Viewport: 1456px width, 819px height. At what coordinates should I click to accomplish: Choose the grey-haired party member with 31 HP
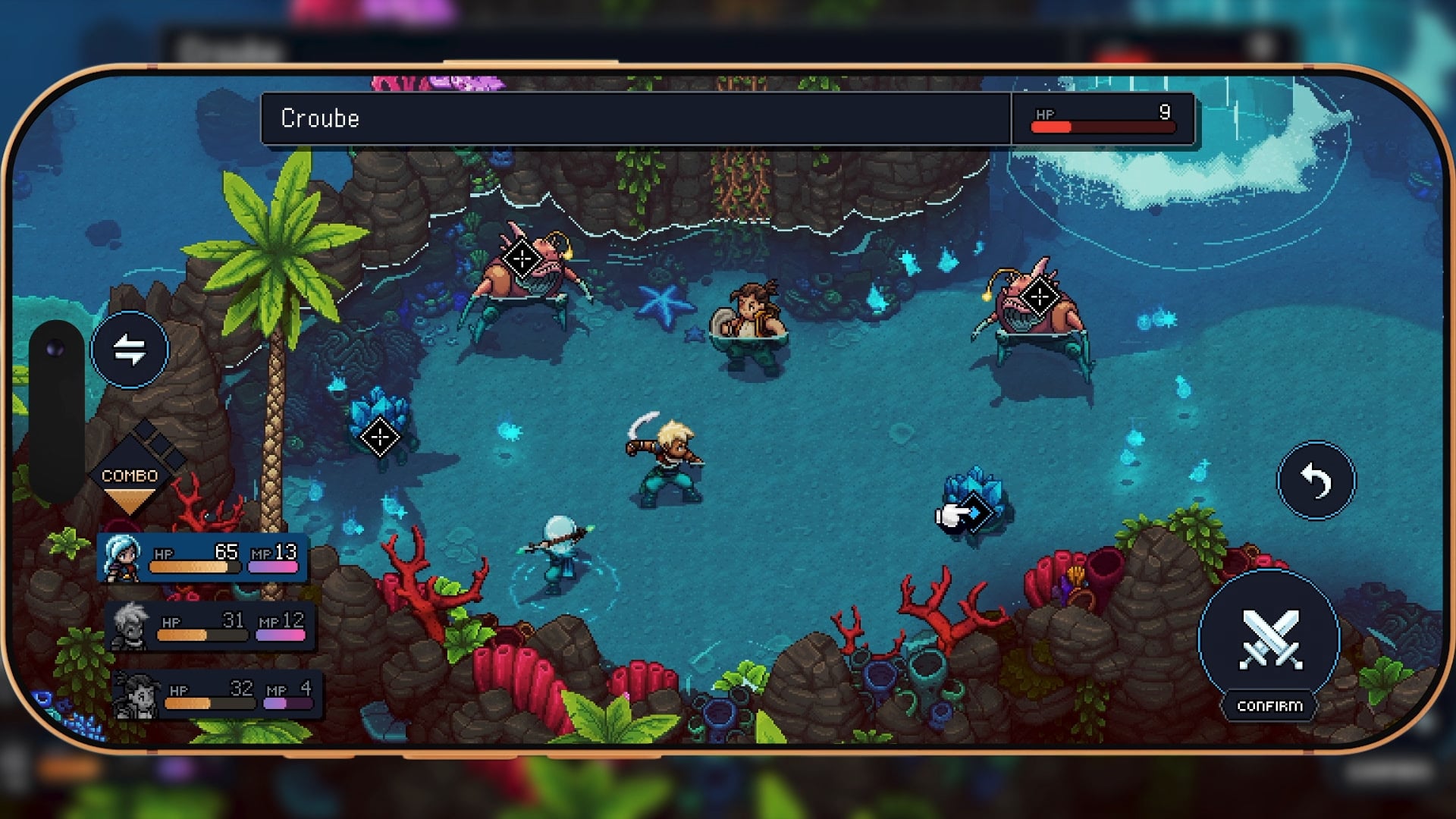click(210, 627)
